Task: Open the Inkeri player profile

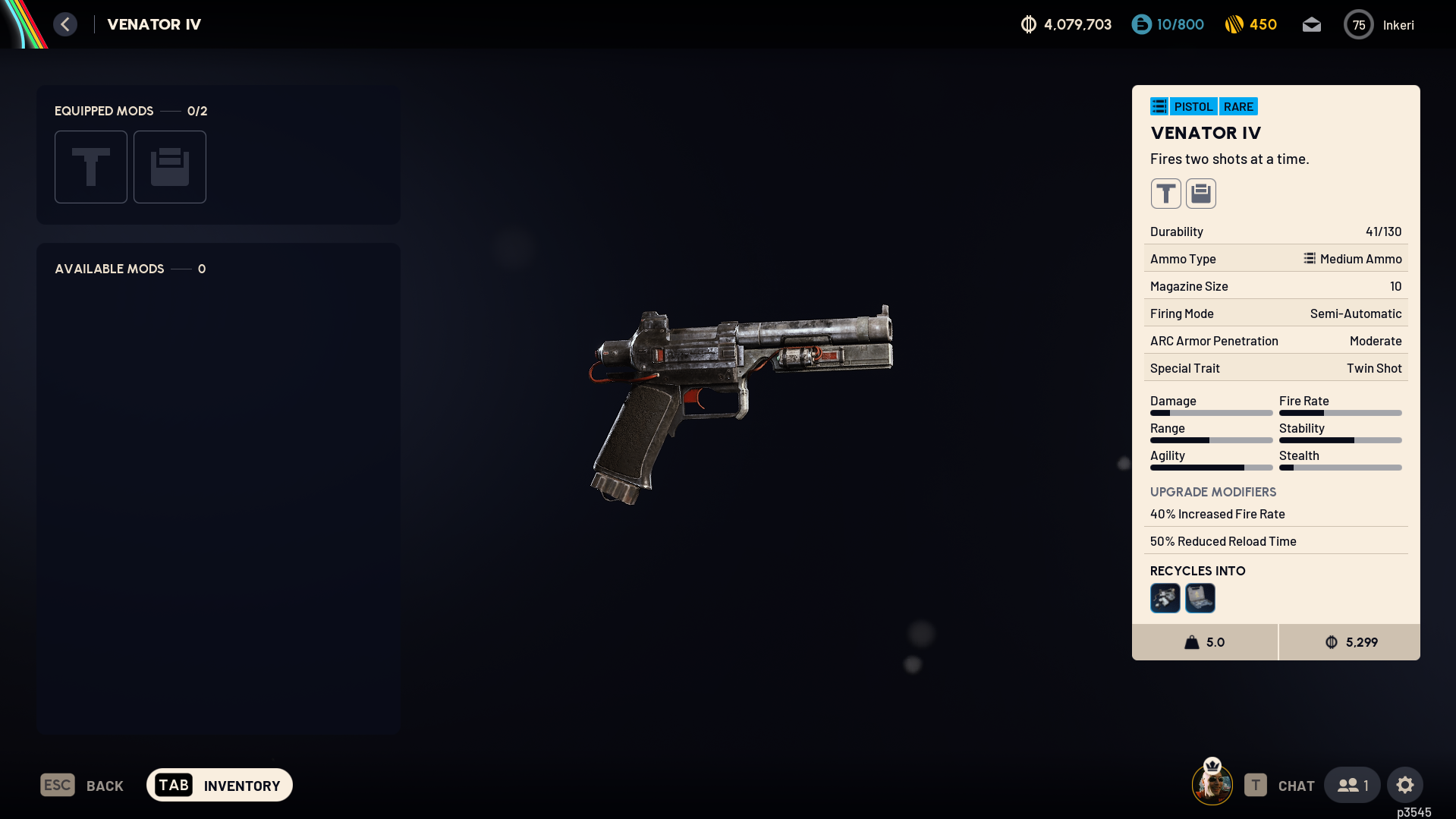Action: pos(1379,25)
